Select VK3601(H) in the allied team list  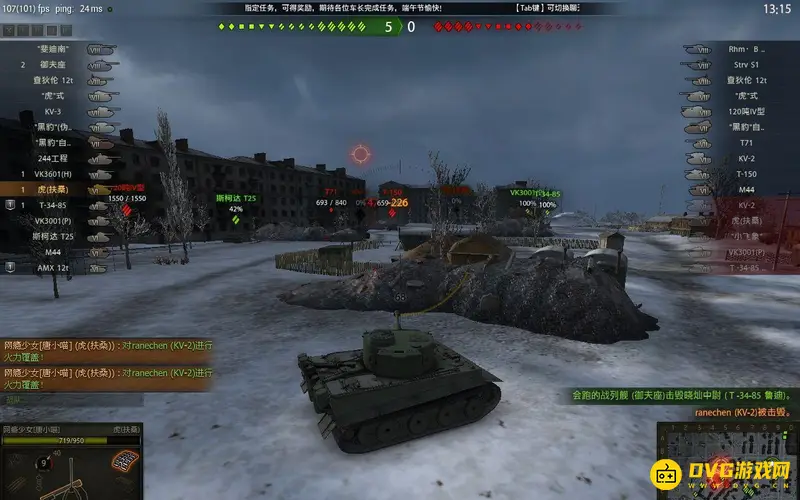point(54,173)
